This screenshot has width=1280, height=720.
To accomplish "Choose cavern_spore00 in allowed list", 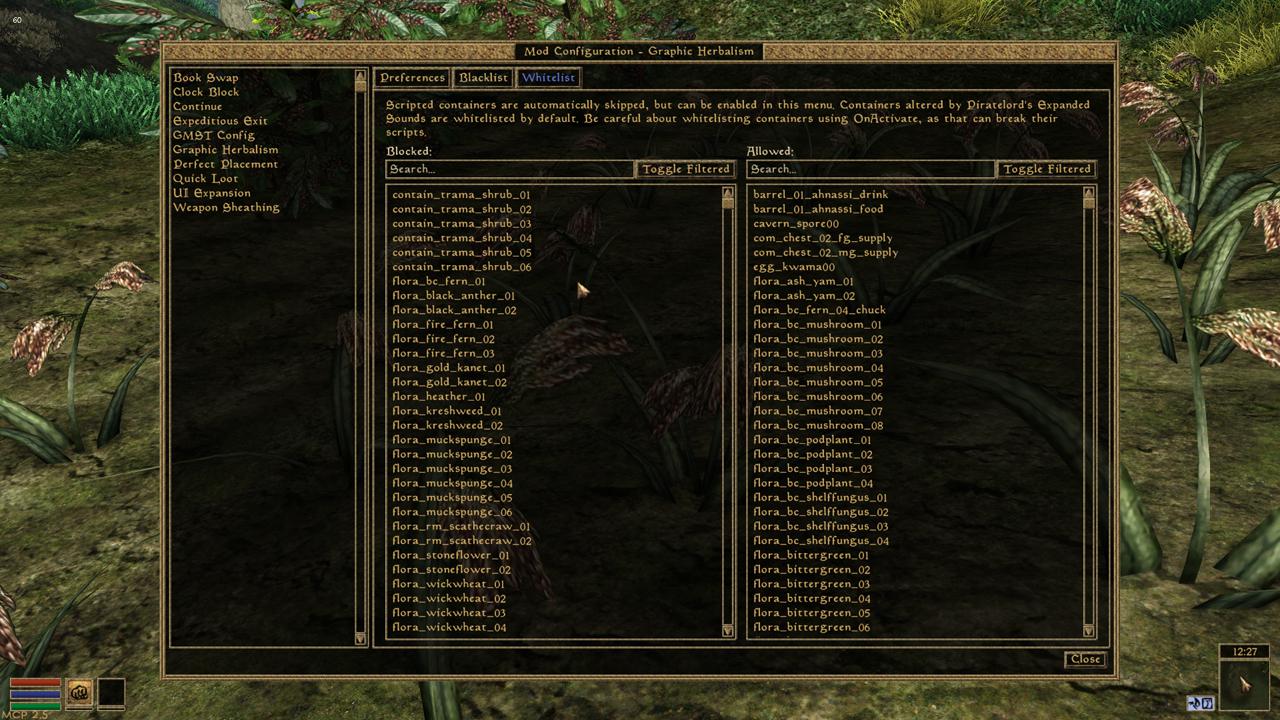I will (795, 224).
